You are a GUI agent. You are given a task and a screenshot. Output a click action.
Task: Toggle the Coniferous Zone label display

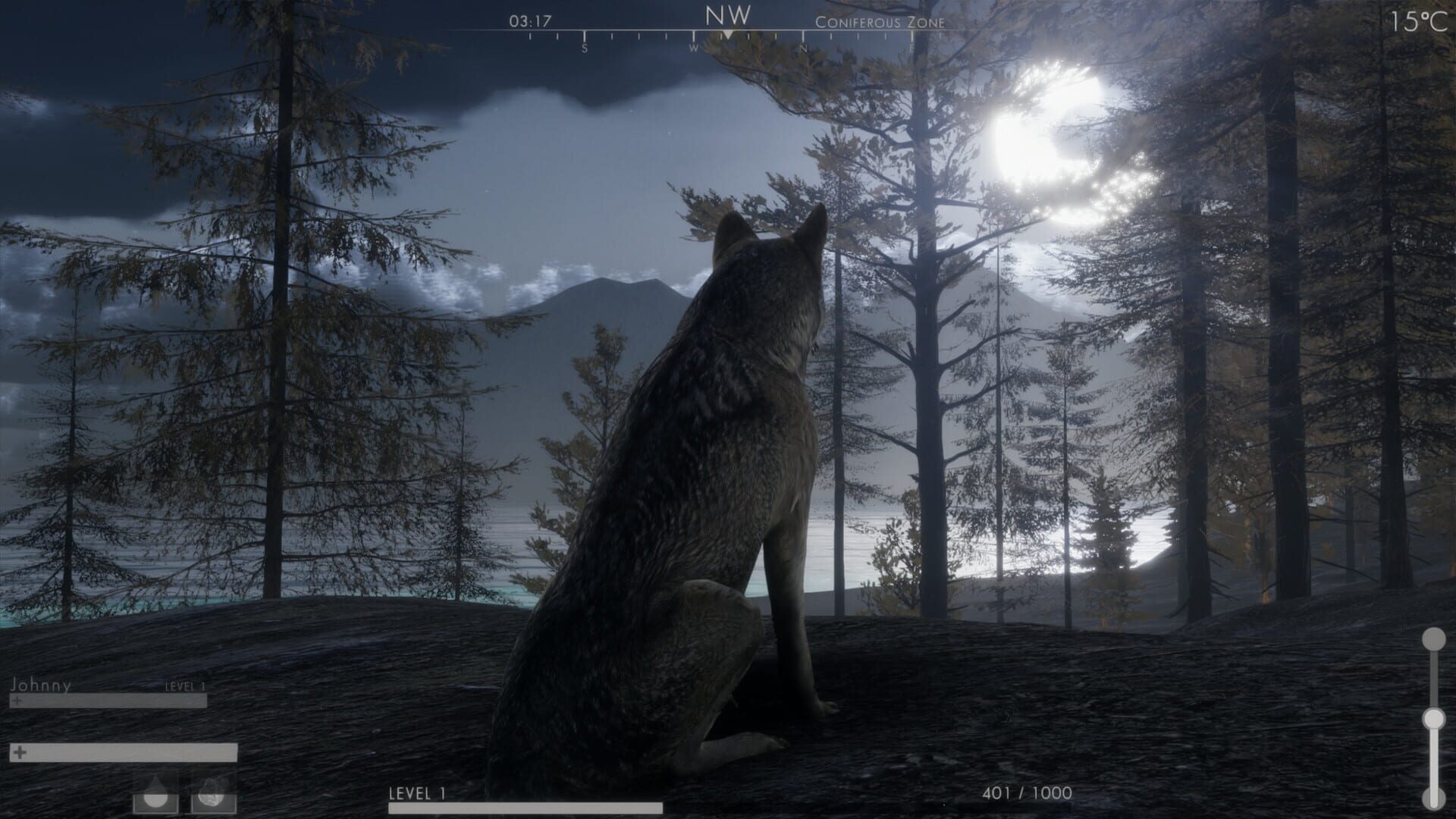click(880, 23)
